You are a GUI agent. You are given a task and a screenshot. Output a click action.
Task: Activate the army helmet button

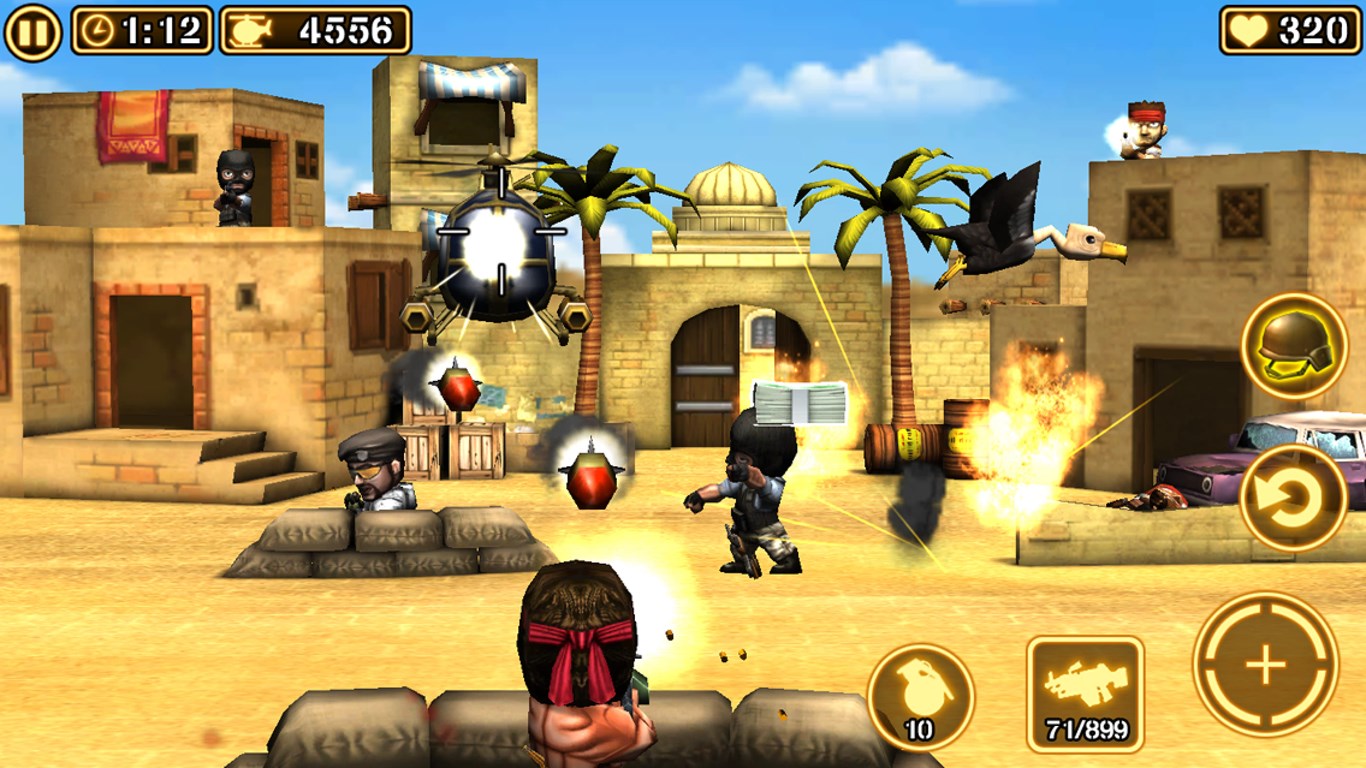coord(1293,345)
